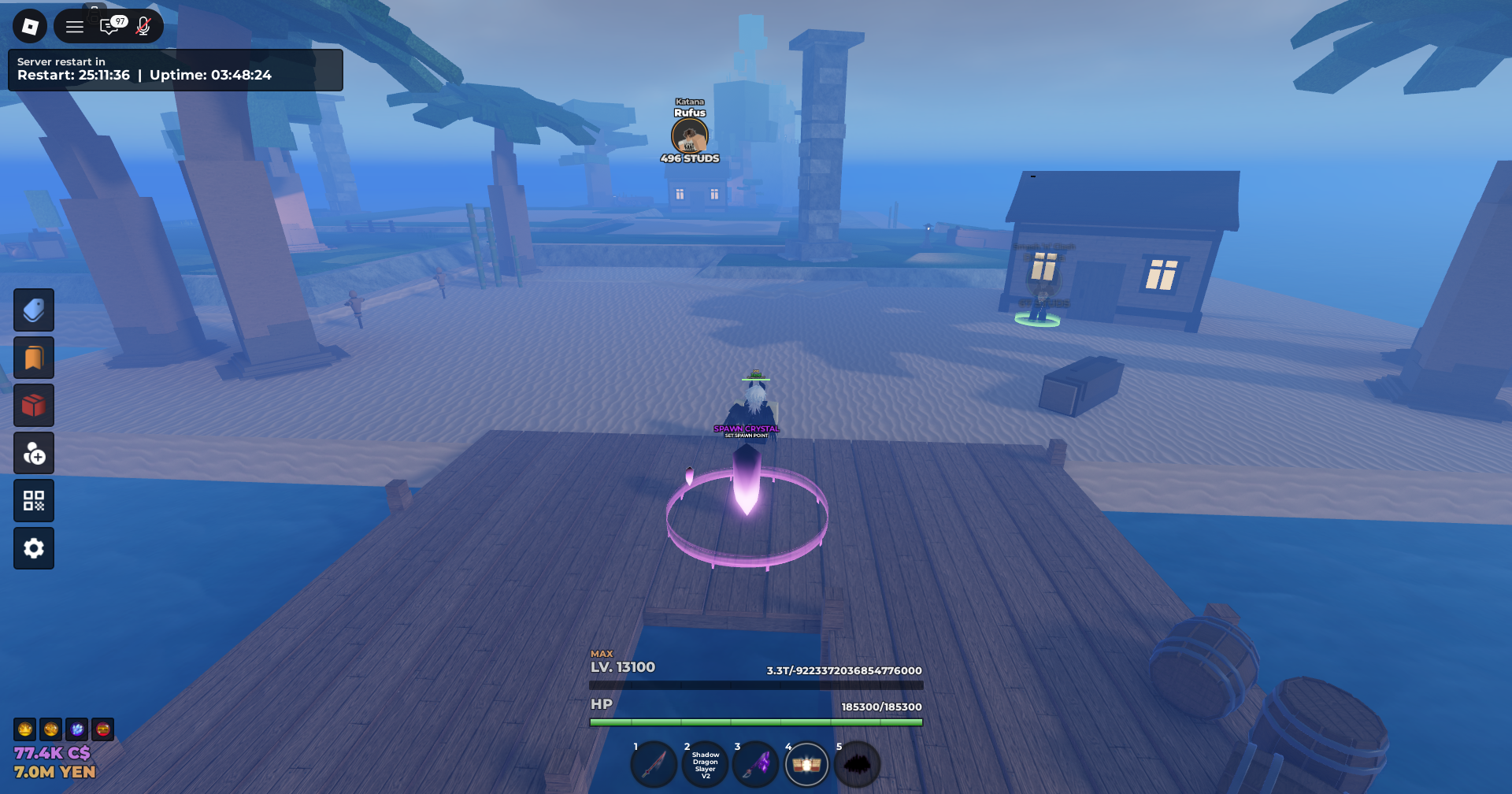The image size is (1512, 794).
Task: Click the dark shard item in hotbar slot 5
Action: (x=858, y=763)
